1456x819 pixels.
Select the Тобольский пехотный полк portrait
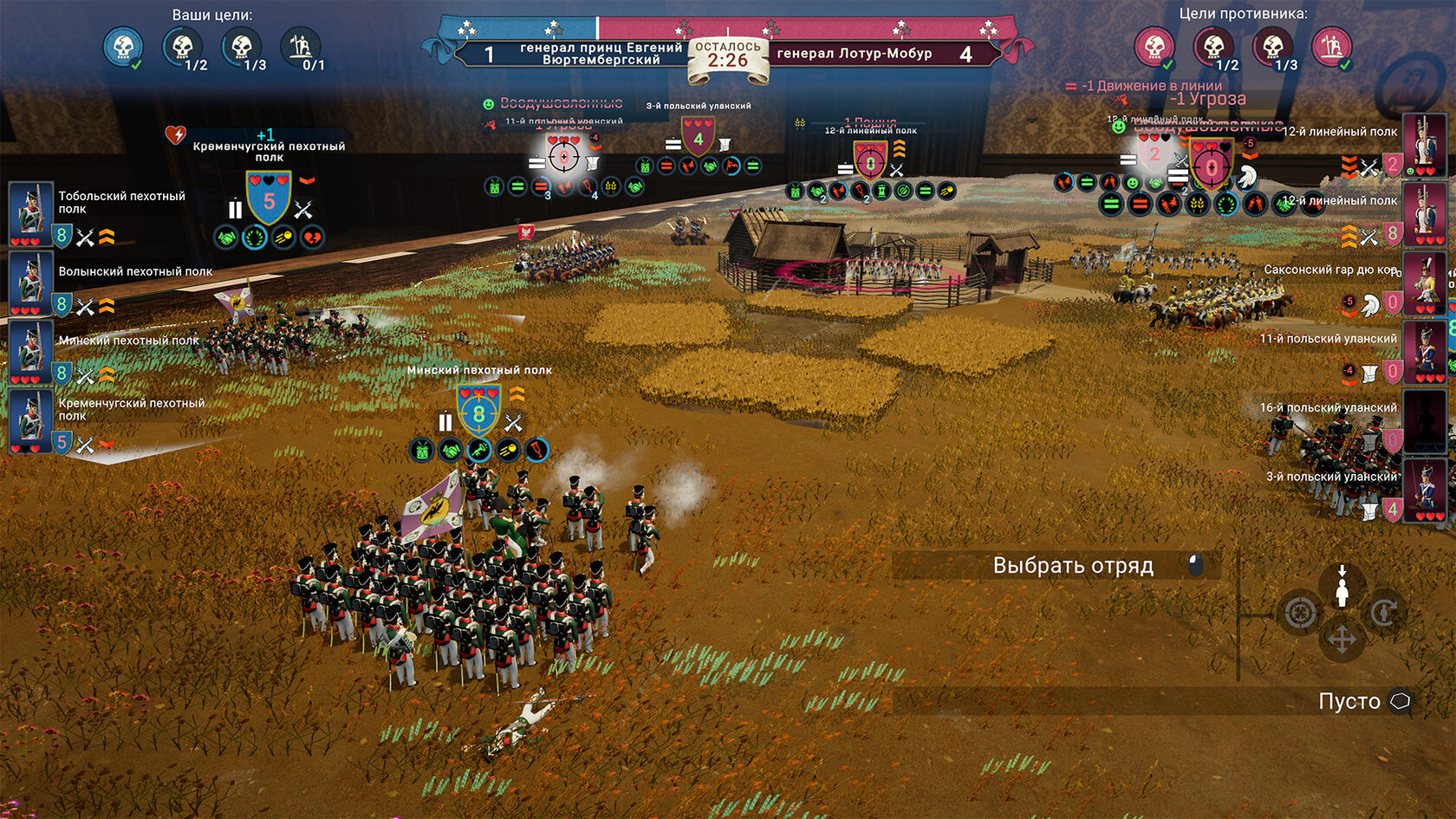point(30,213)
